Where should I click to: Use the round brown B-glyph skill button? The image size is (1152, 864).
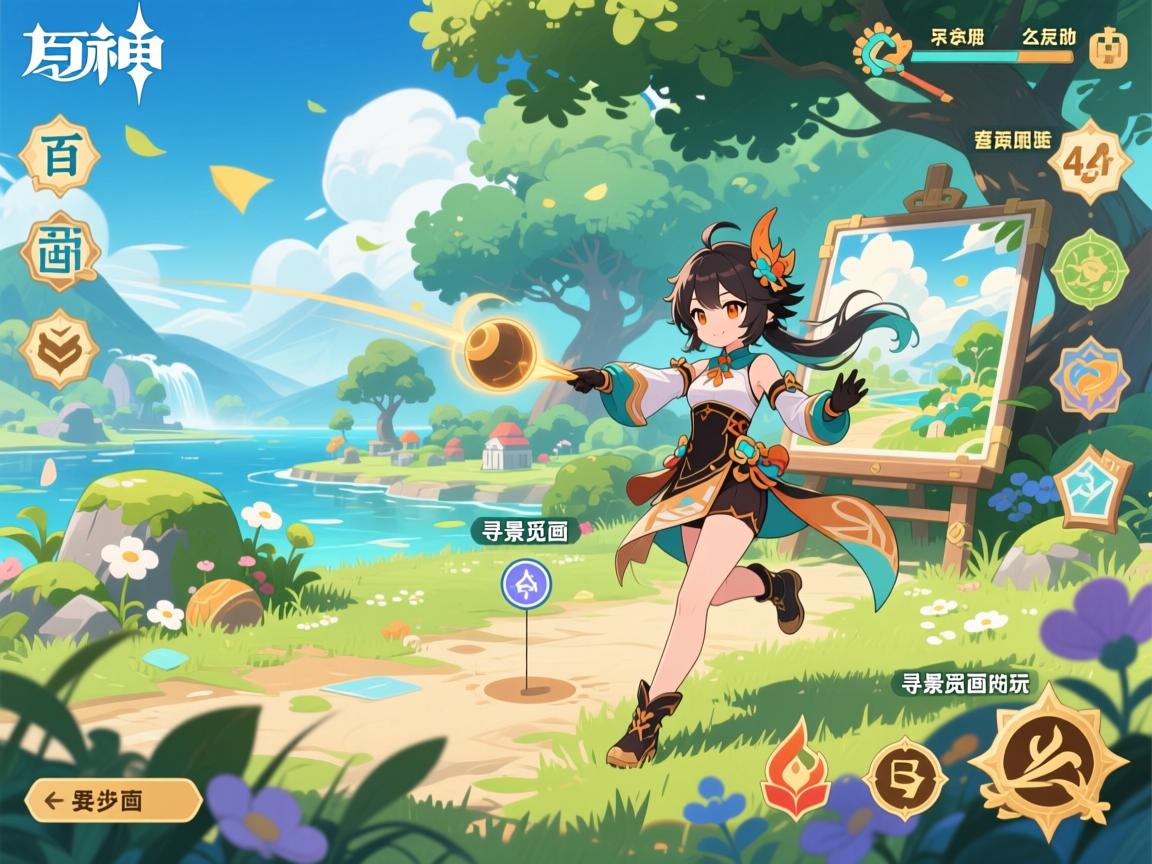pyautogui.click(x=905, y=777)
